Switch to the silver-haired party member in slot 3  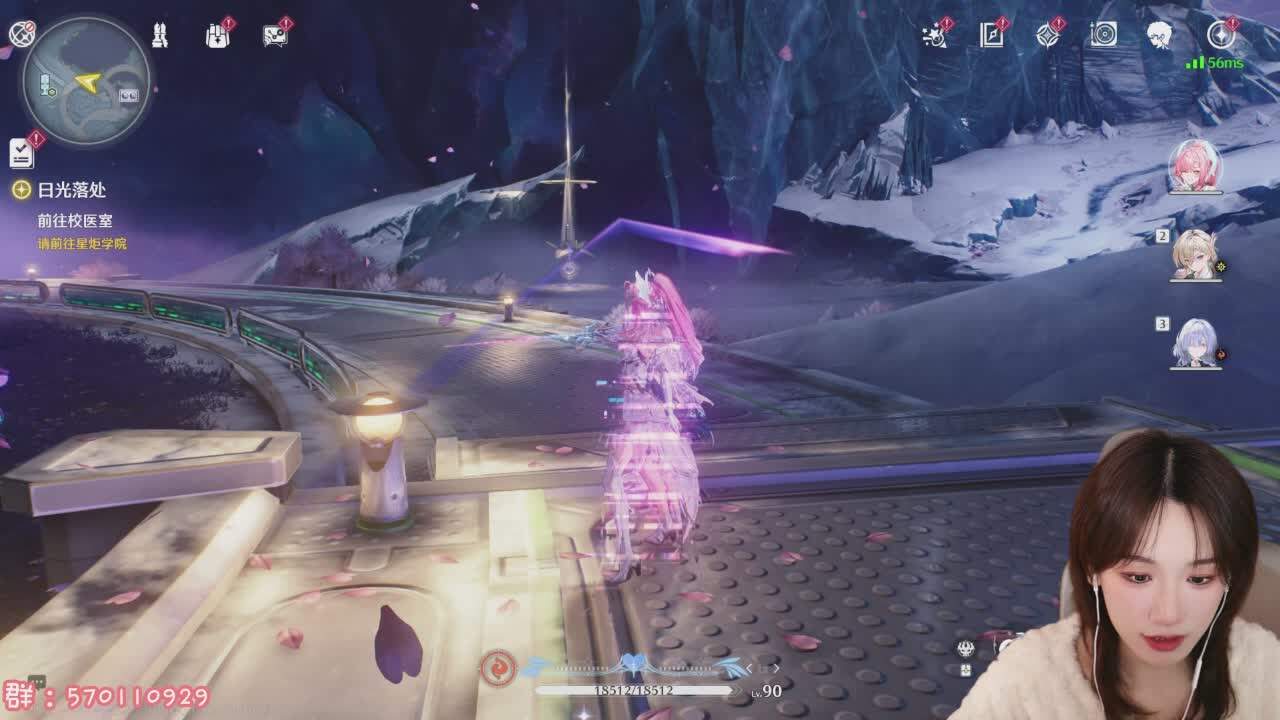pos(1196,342)
